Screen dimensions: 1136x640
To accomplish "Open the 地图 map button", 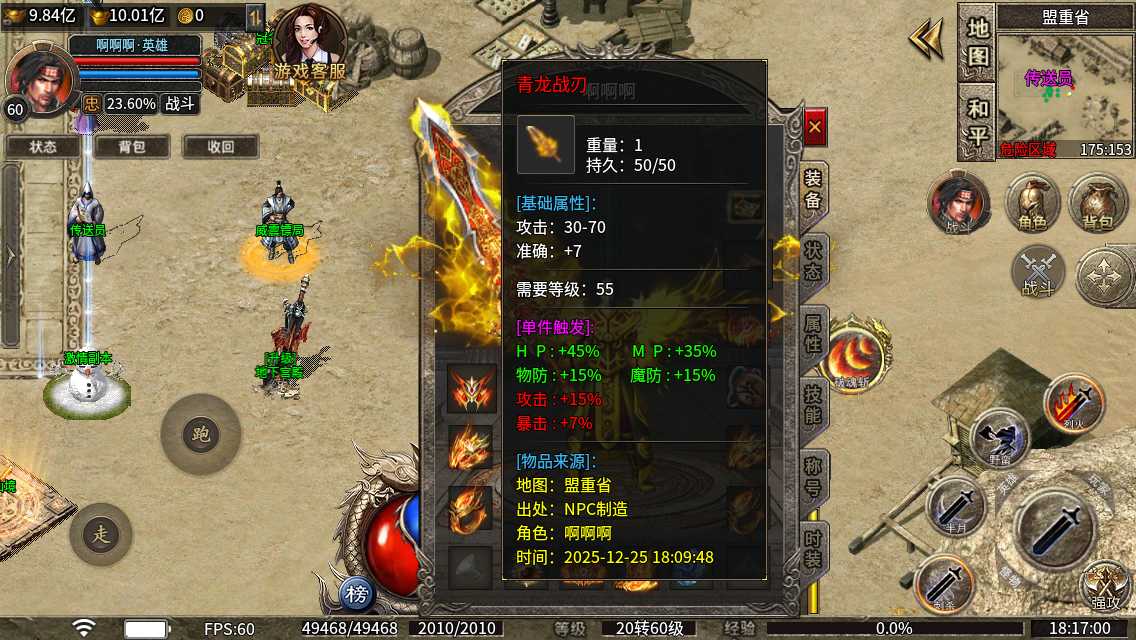I will pos(977,42).
